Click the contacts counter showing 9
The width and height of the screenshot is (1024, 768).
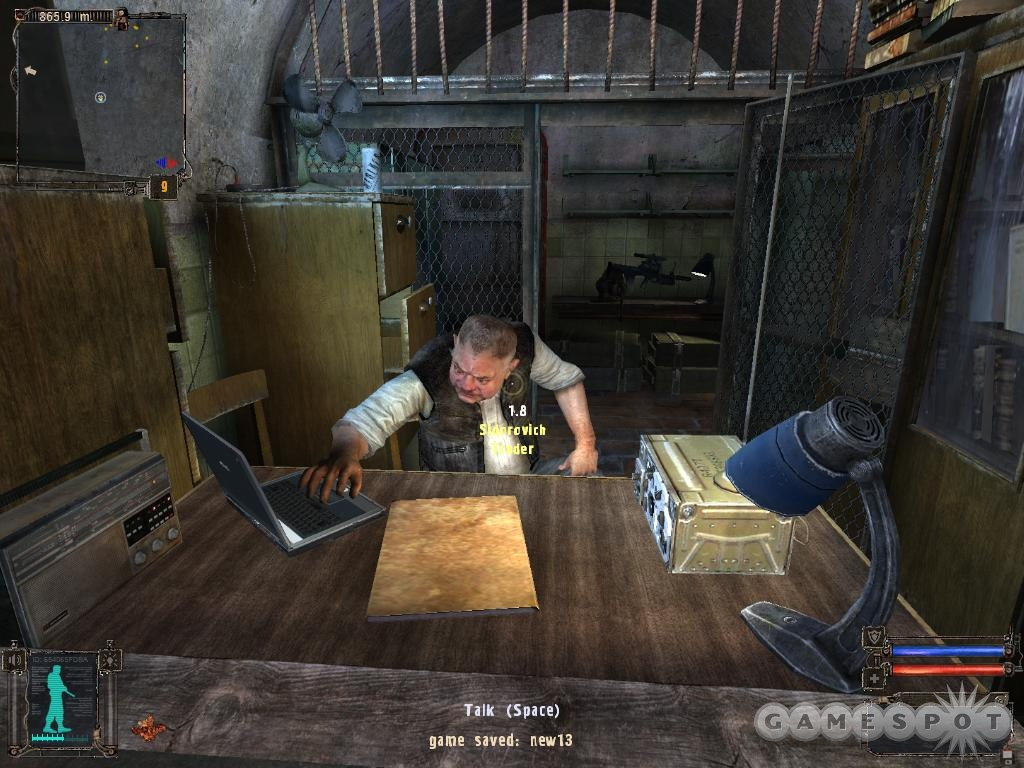click(163, 186)
